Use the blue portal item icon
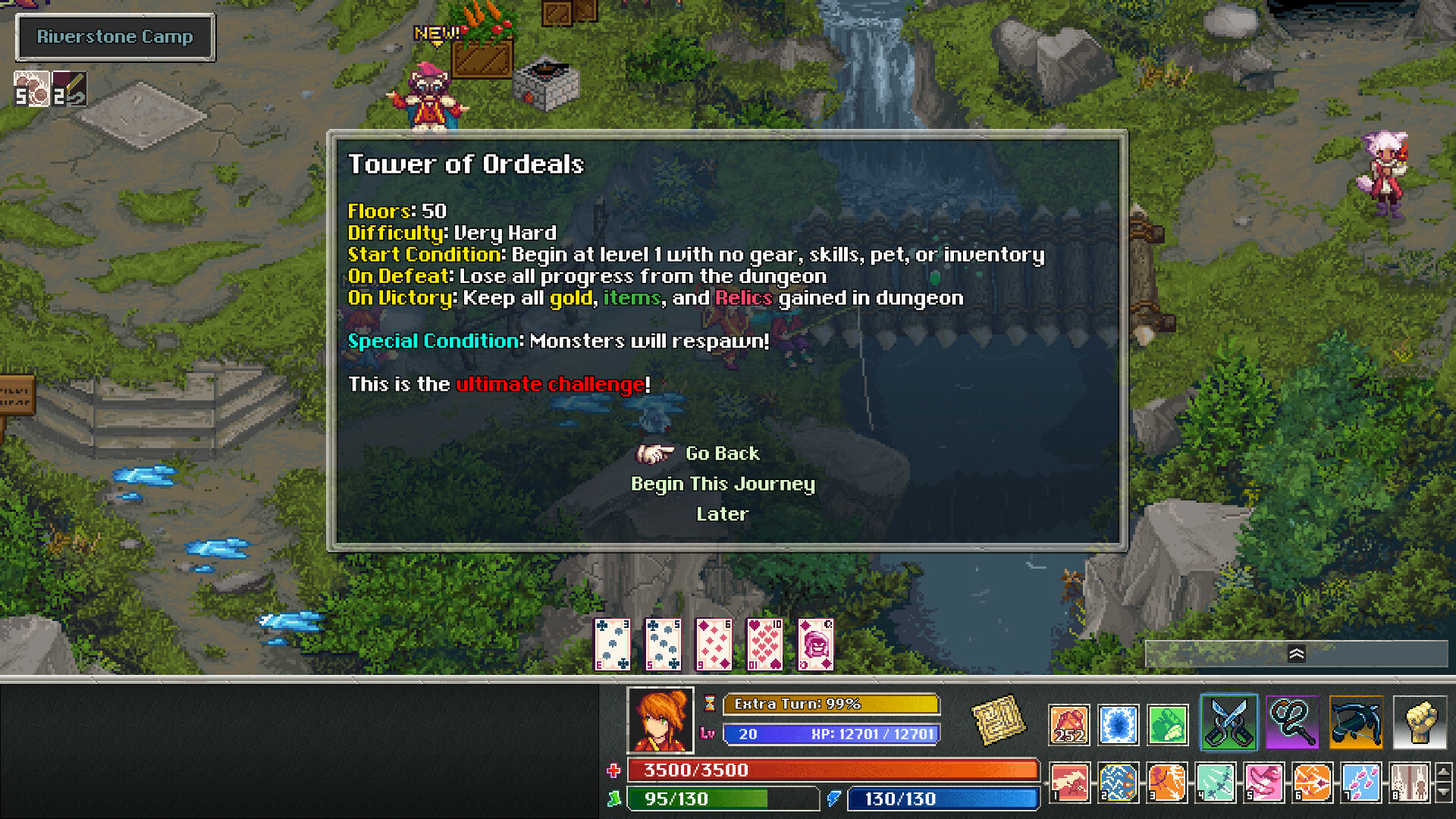This screenshot has width=1456, height=819. pyautogui.click(x=1118, y=724)
